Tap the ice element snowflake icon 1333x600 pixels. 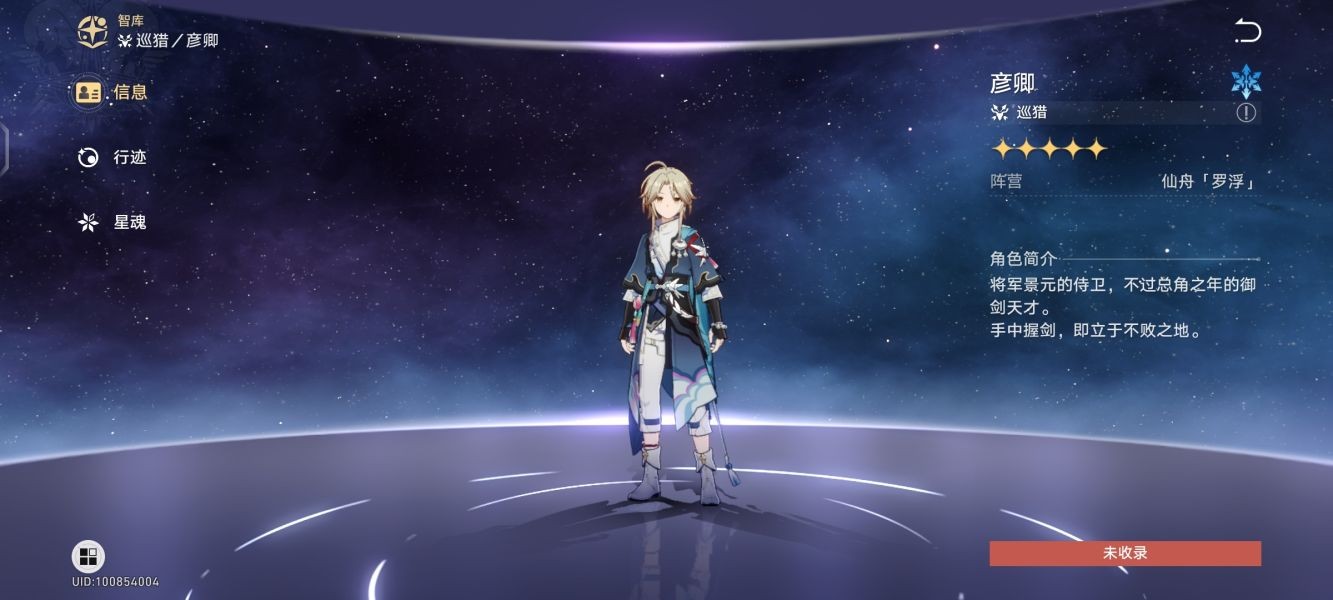point(1246,81)
